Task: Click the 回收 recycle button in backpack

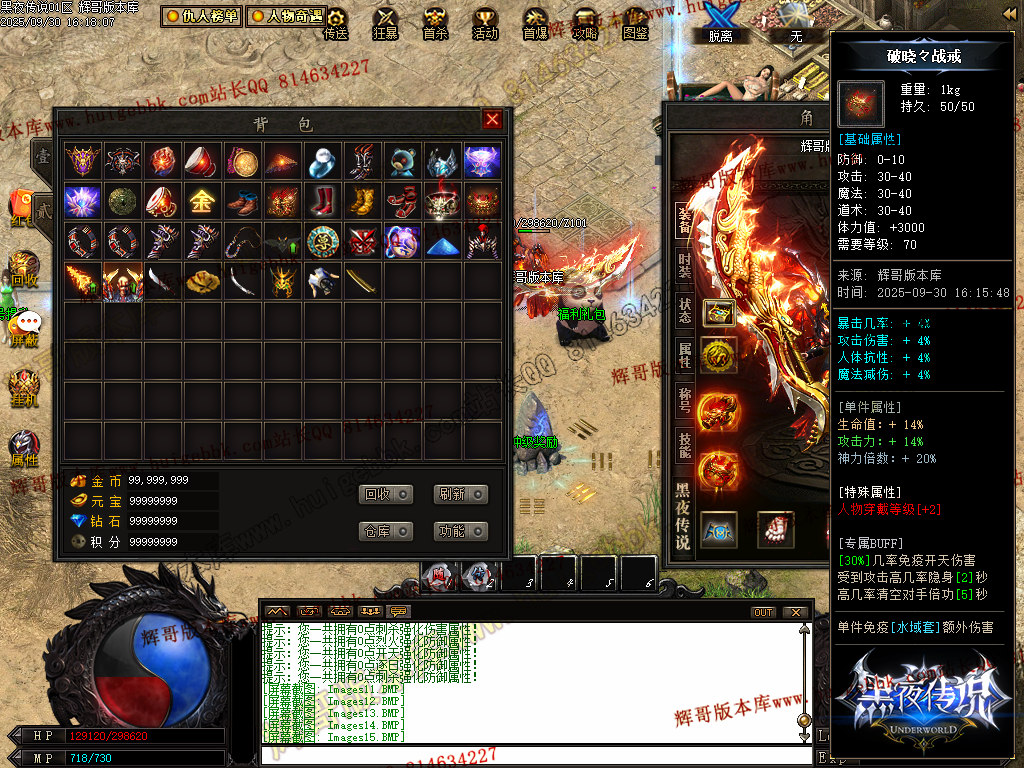Action: pos(385,494)
